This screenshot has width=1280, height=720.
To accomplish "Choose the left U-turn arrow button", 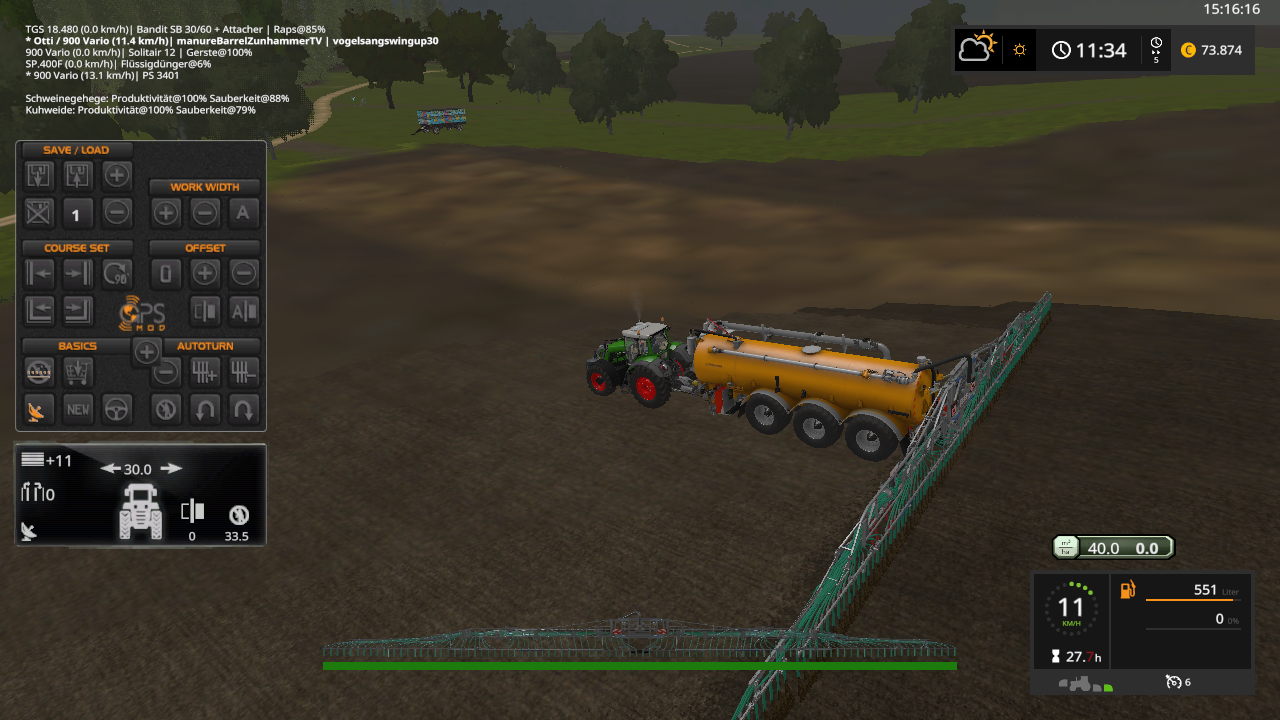I will [205, 408].
